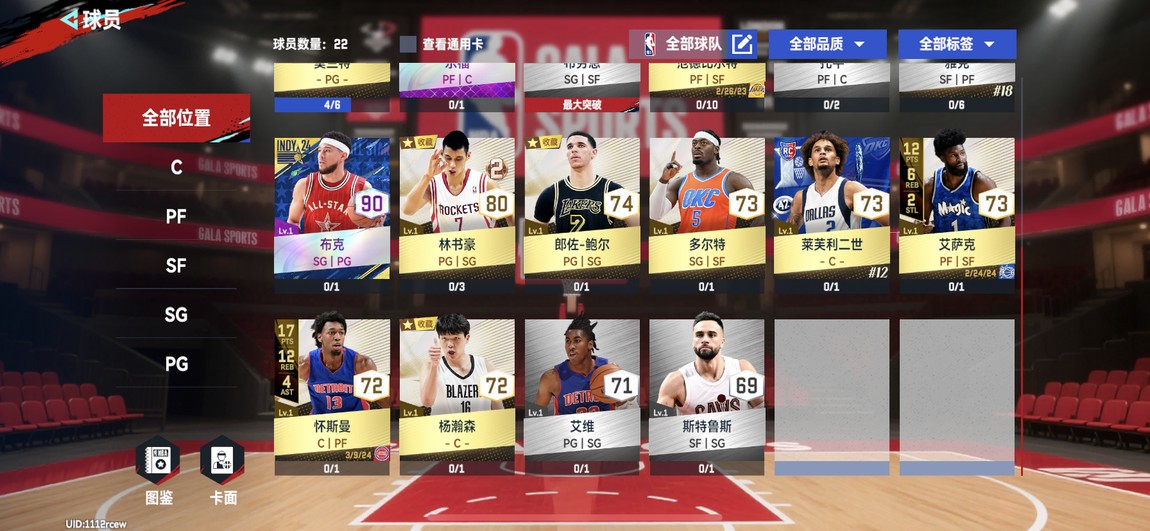Image resolution: width=1150 pixels, height=531 pixels.
Task: Show only SG position players
Action: coord(176,314)
